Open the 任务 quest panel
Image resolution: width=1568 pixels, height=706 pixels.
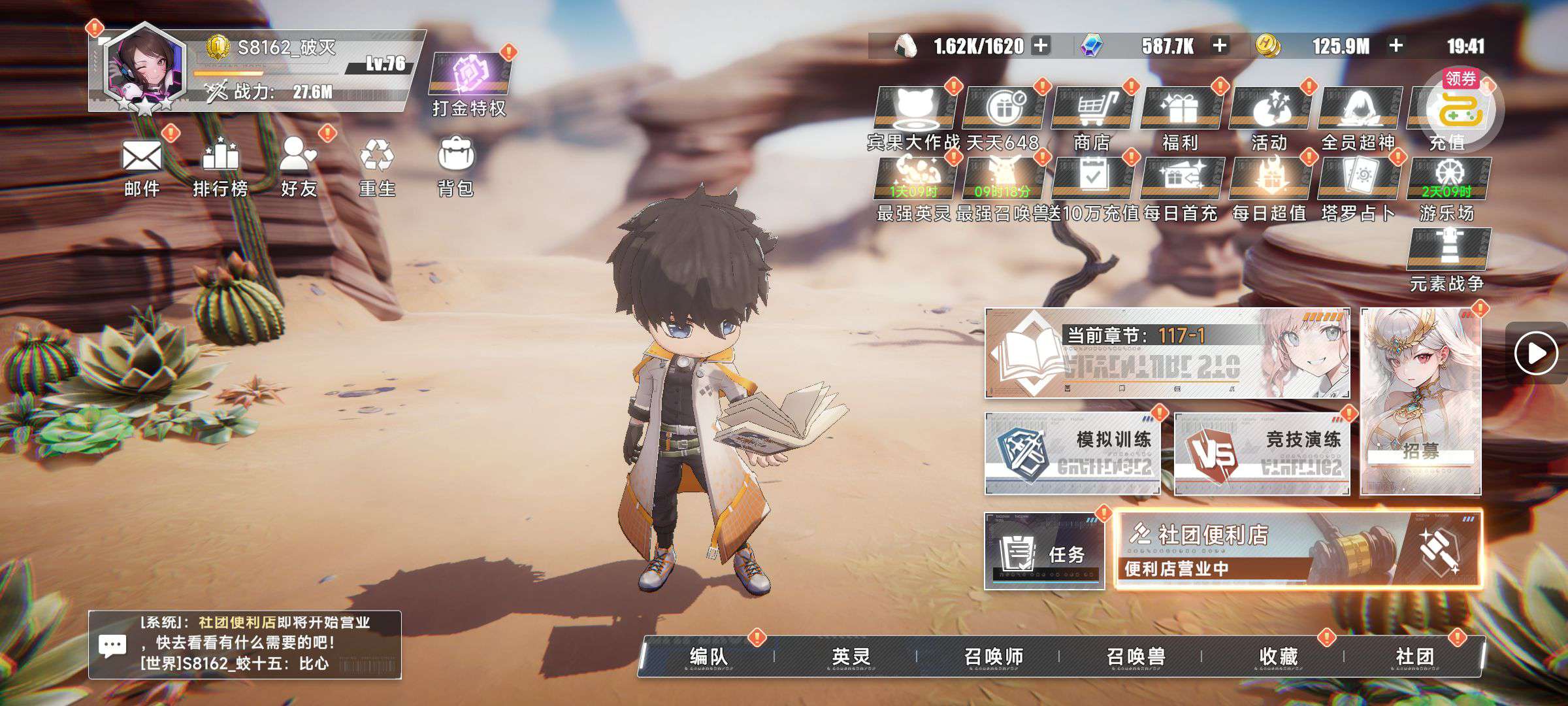1044,551
